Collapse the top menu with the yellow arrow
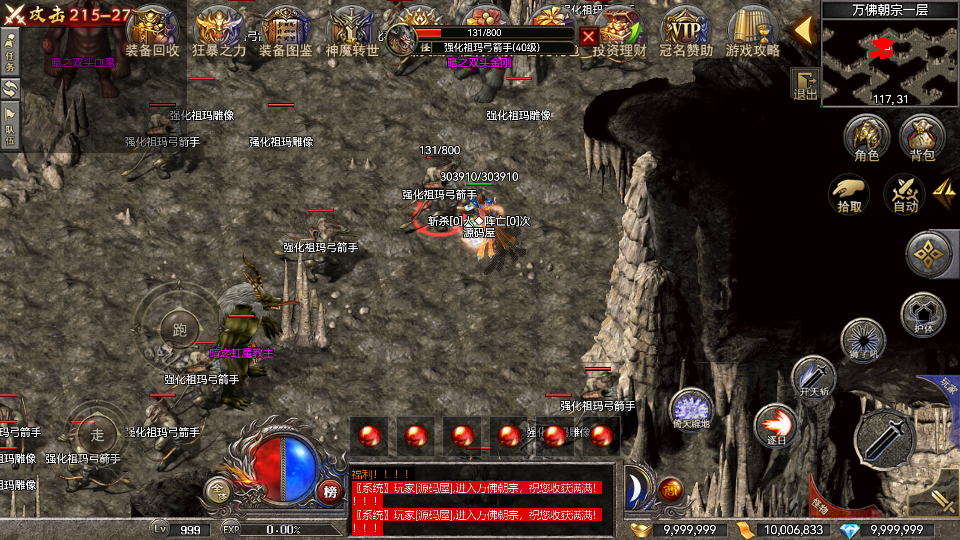960x540 pixels. tap(803, 30)
